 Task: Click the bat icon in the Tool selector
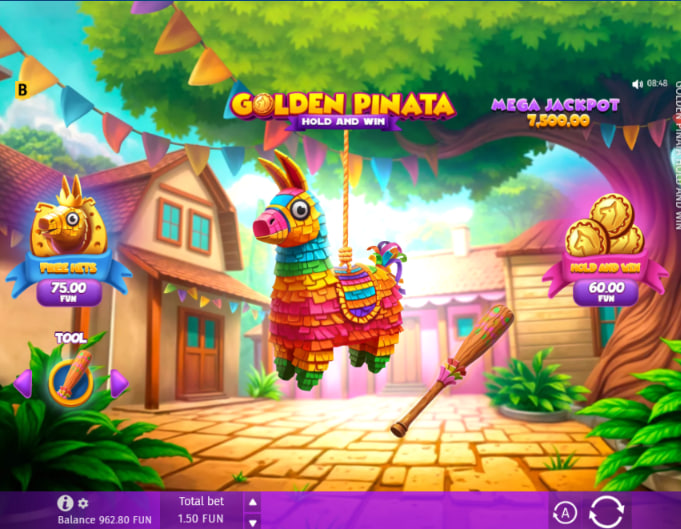[71, 380]
